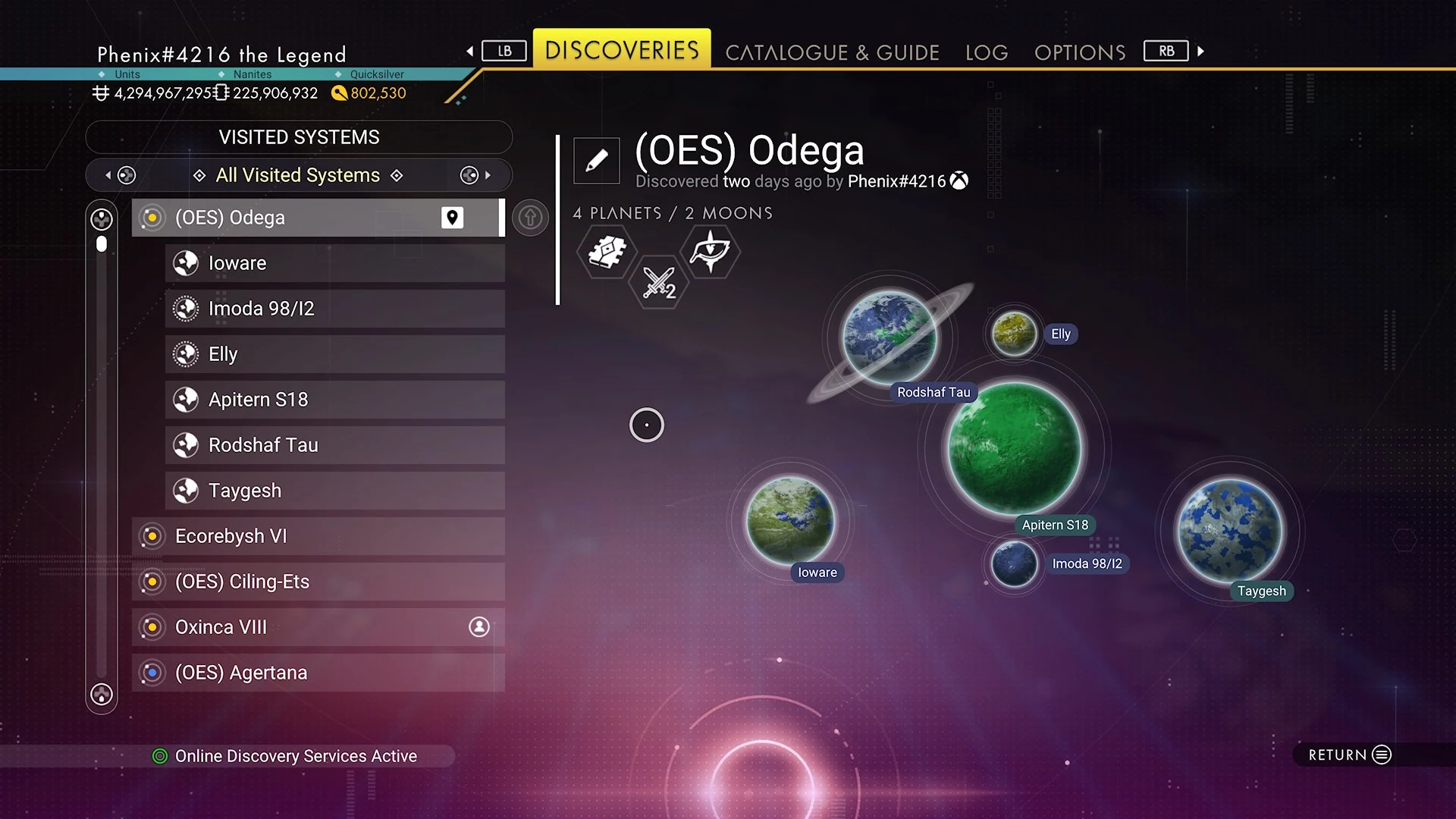Screen dimensions: 1456x819
Task: Click the green Apitern S18 planet
Action: pyautogui.click(x=1015, y=449)
